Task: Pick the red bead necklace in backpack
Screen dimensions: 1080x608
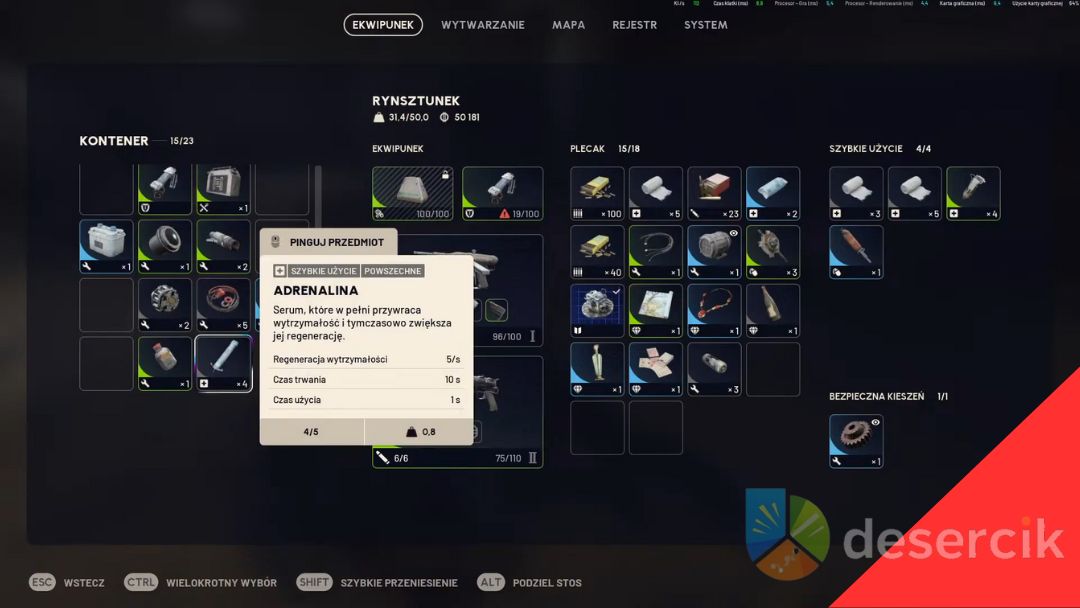Action: point(714,310)
